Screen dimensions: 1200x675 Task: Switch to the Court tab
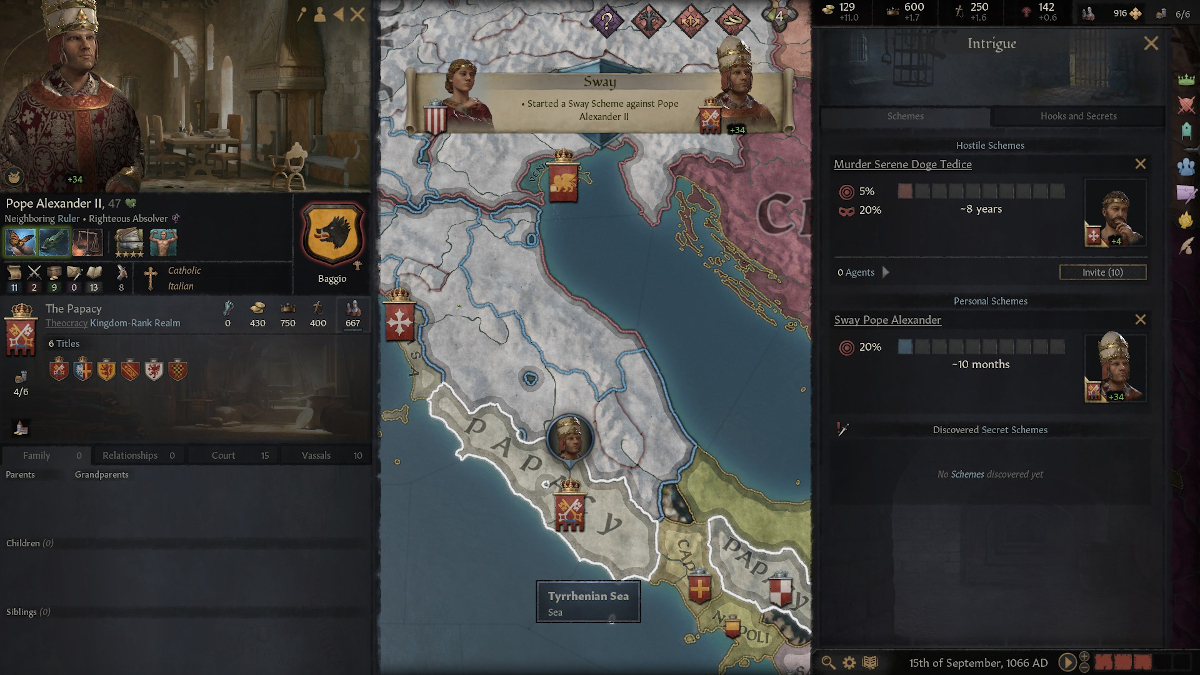click(x=224, y=455)
